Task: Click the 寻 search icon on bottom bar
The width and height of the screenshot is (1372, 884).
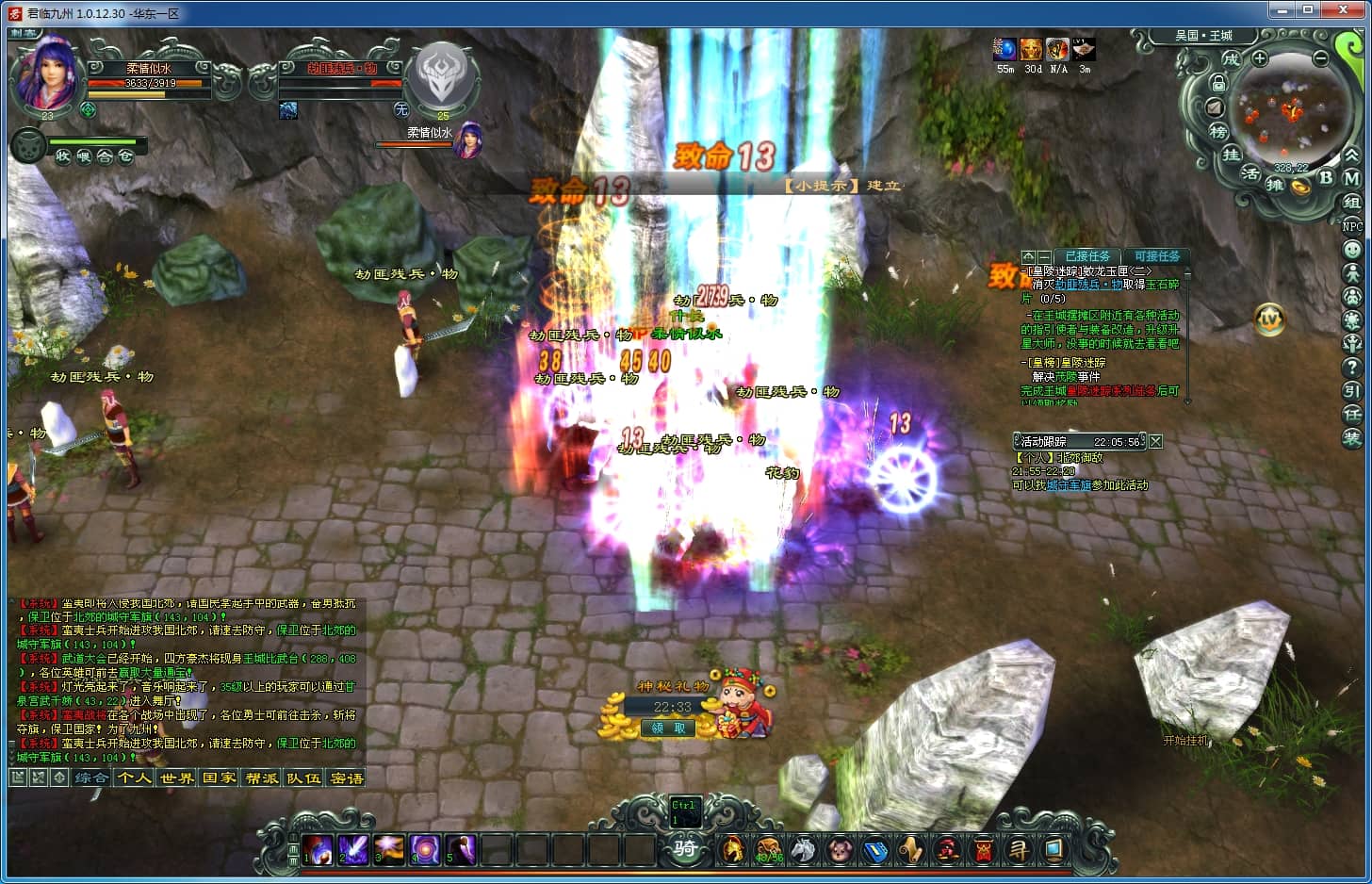Action: (1019, 850)
